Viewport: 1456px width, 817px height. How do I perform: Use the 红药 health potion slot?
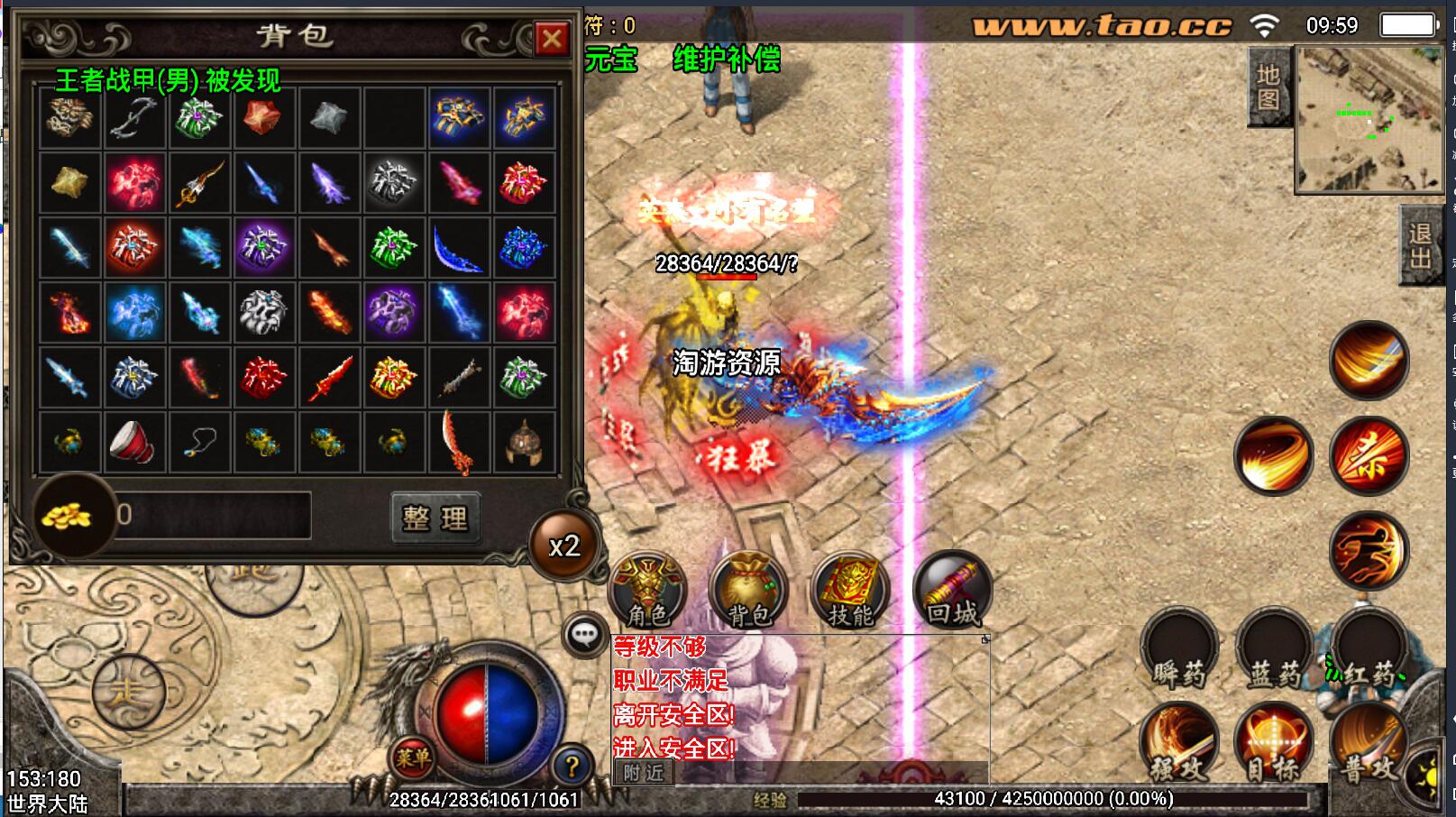[1369, 650]
